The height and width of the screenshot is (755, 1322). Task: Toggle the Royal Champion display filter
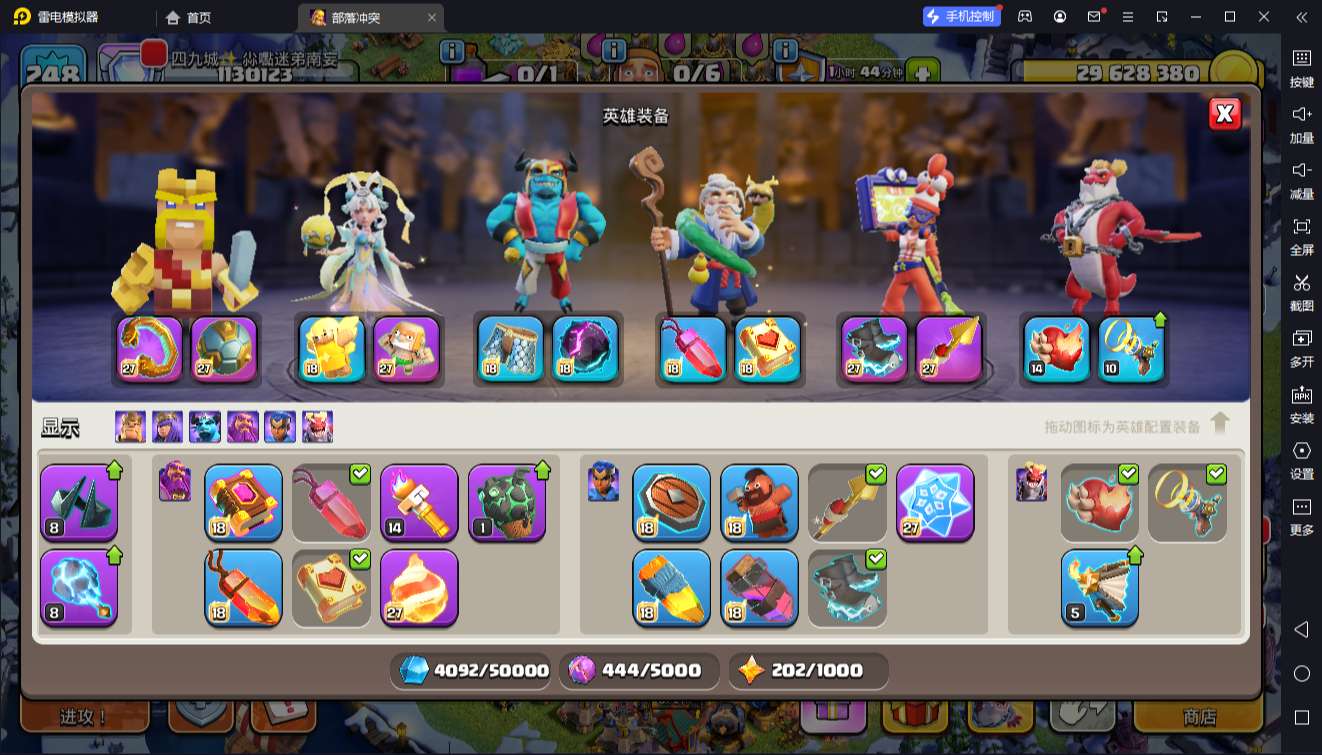click(280, 427)
